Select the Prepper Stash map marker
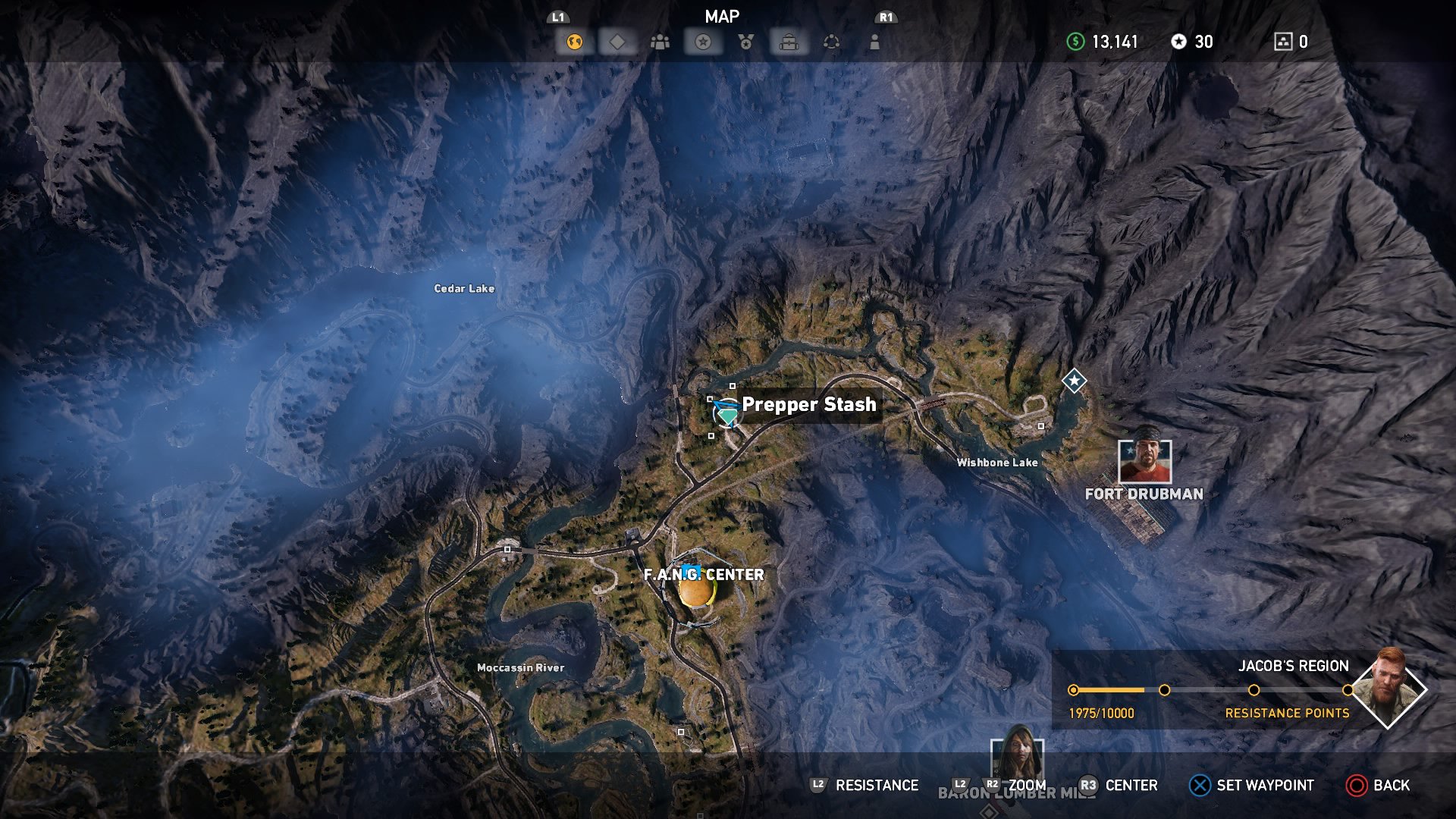 pos(727,414)
